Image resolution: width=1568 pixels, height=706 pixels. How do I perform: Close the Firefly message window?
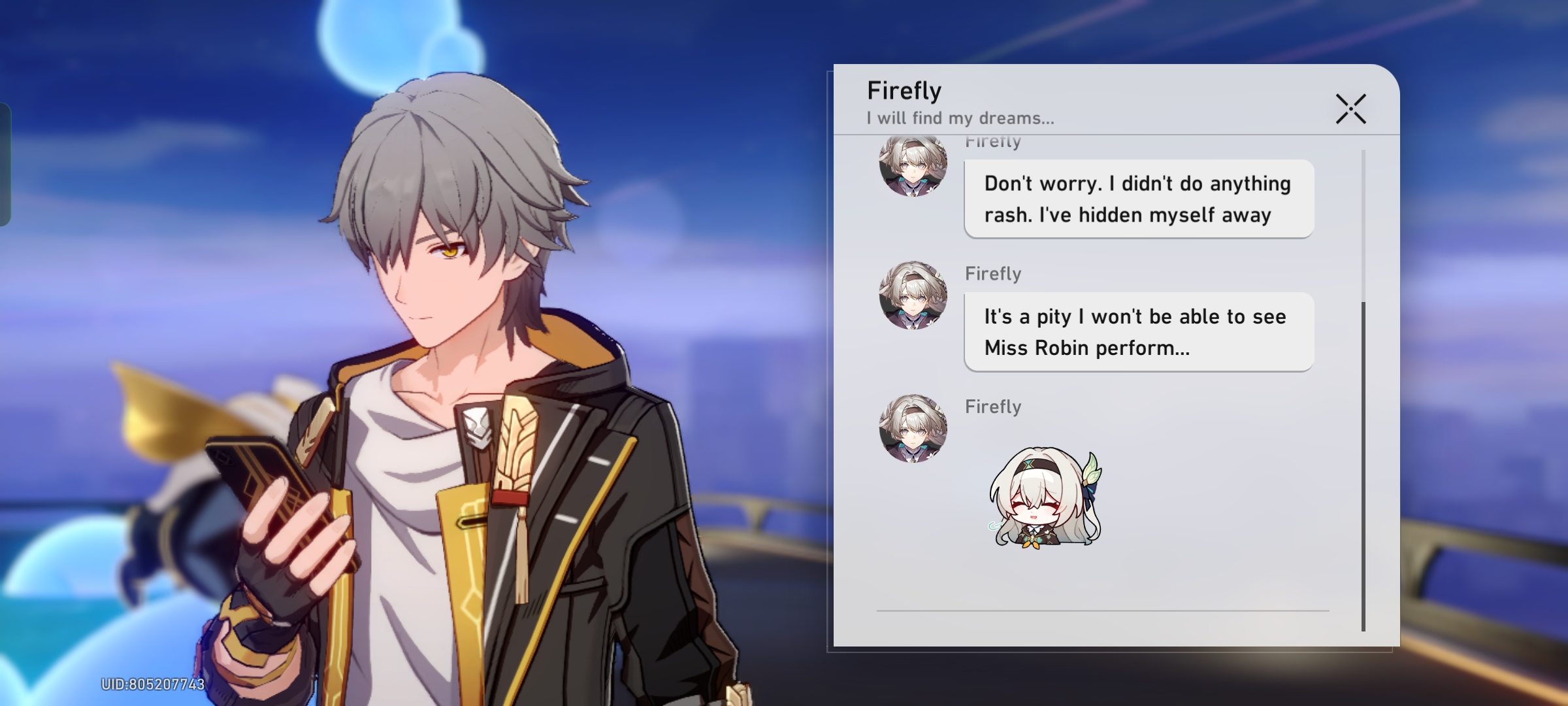1351,110
